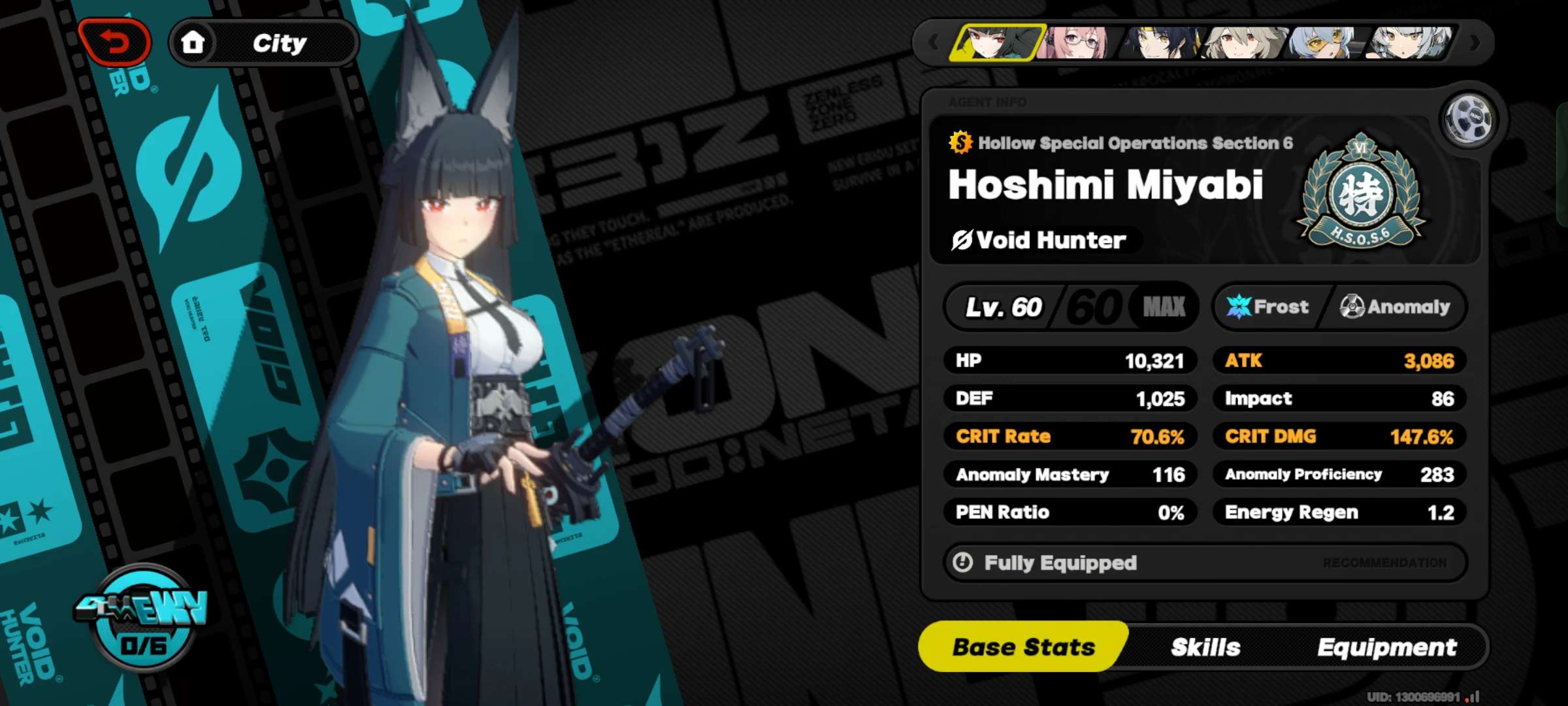
Task: Click the left arrow on the agent carousel
Action: coord(933,41)
